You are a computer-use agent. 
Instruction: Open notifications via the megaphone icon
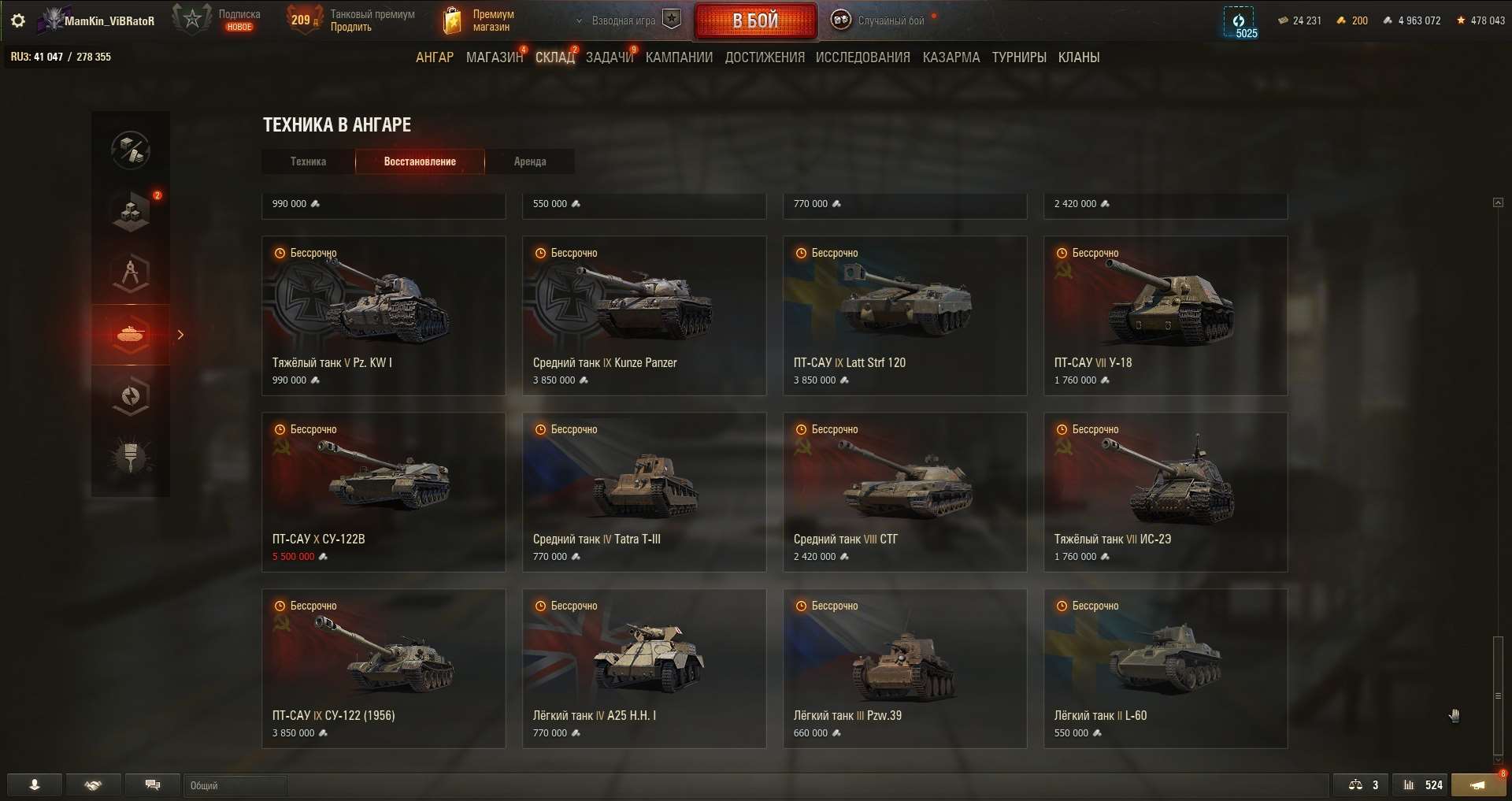[1478, 784]
